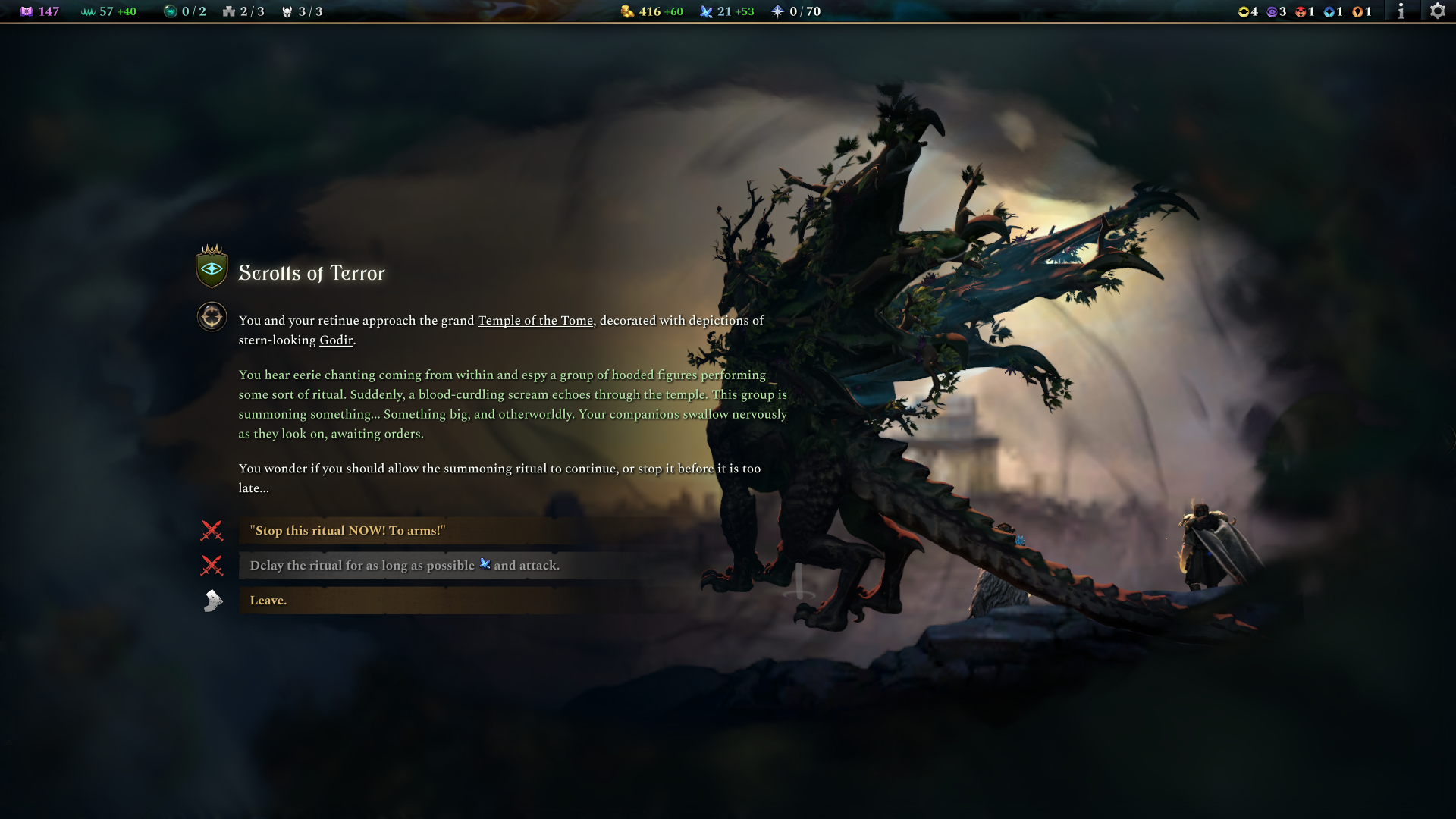Click the casting points orb icon
Screen dimensions: 1456x819
[x=168, y=11]
